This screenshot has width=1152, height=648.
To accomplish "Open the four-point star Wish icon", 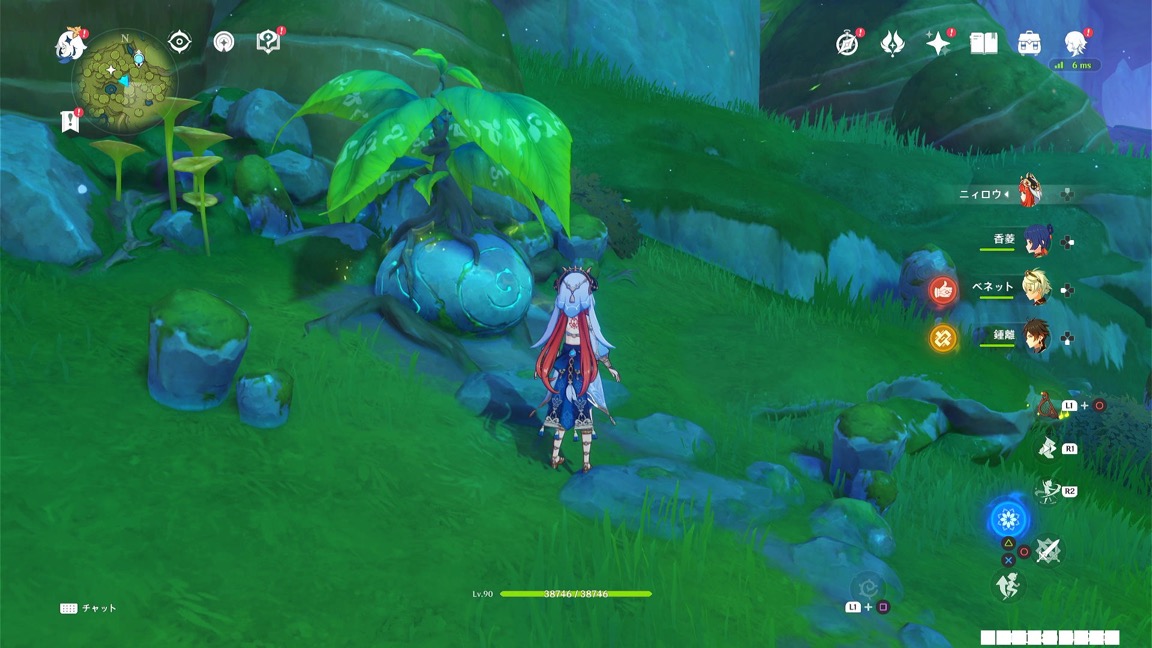I will point(937,43).
